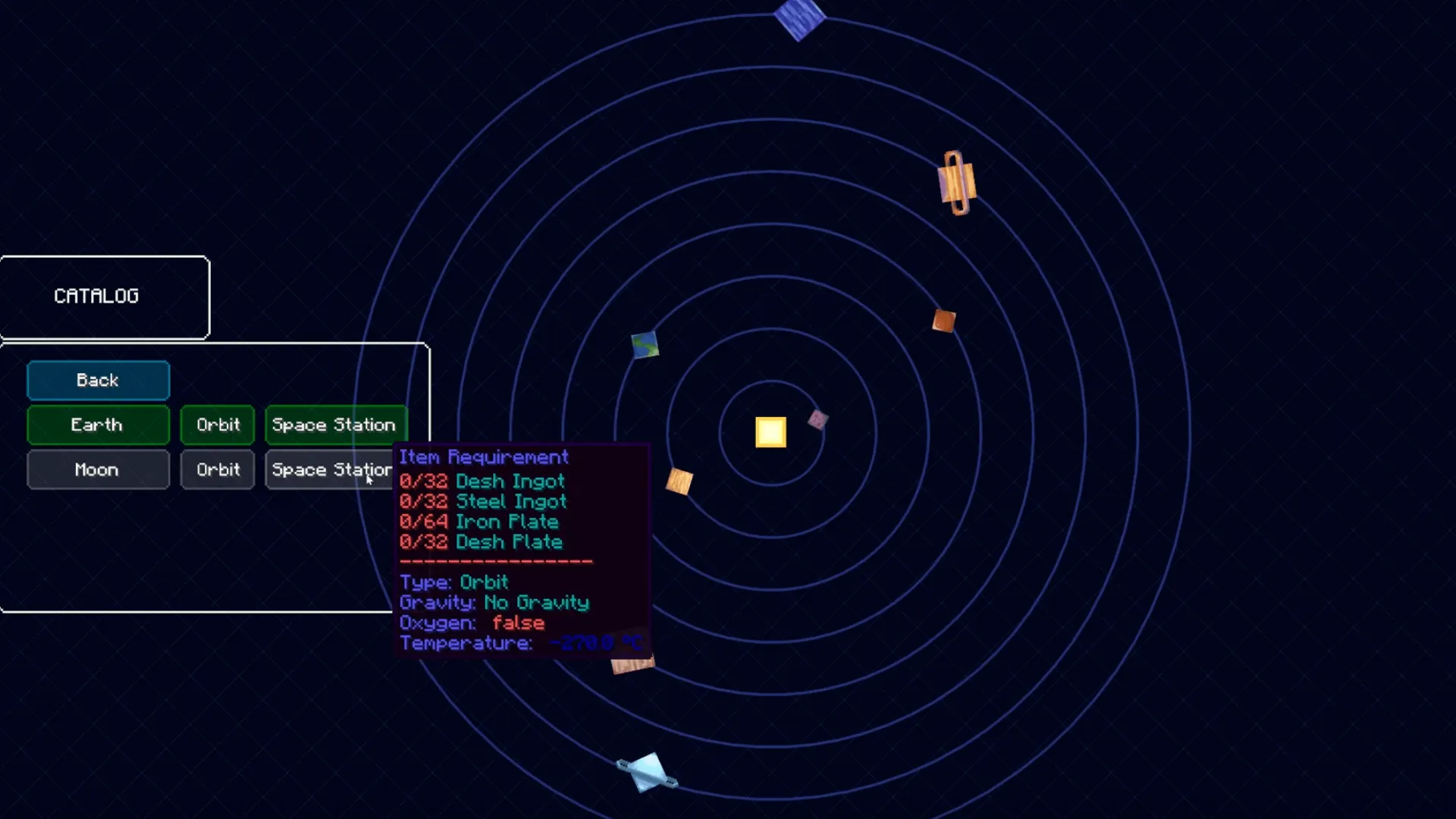This screenshot has height=819, width=1456.
Task: Select the Moon entry in the catalog
Action: (97, 469)
